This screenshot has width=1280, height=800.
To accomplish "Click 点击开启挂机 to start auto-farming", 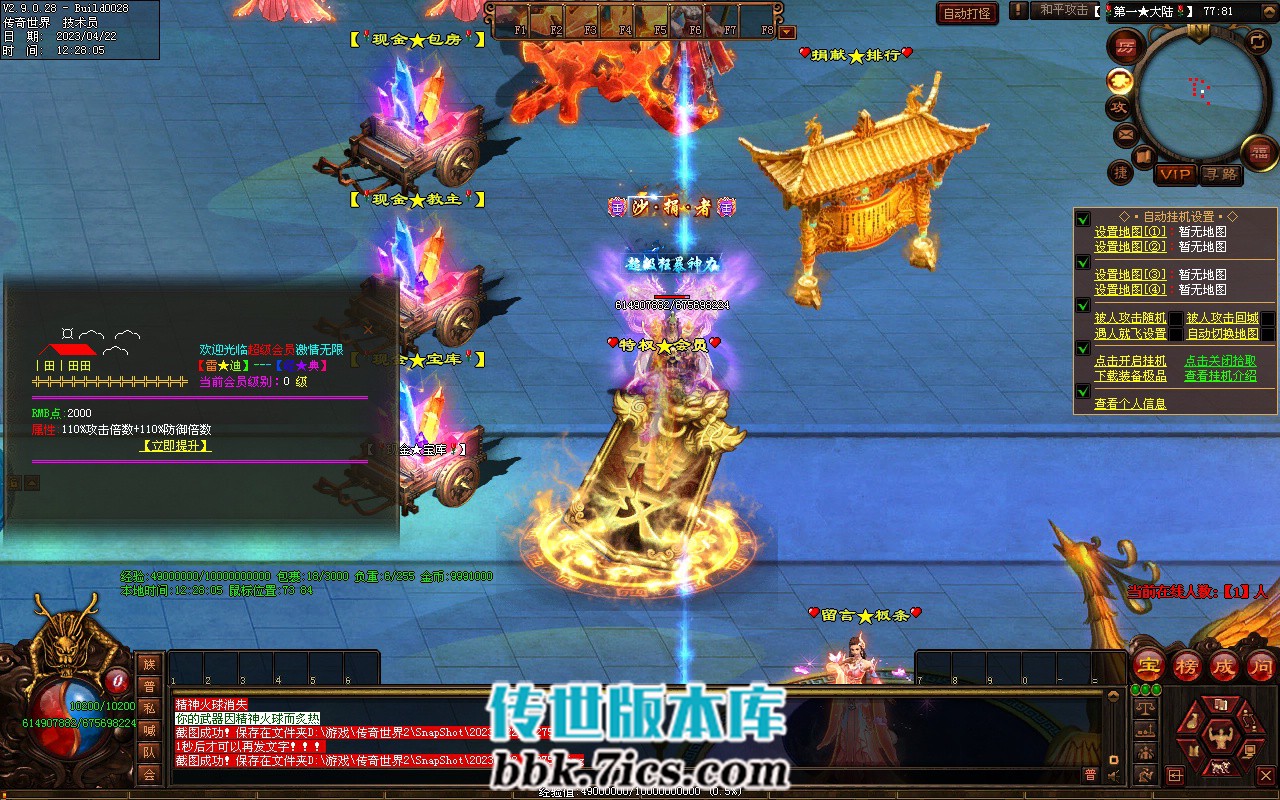I will tap(1130, 361).
